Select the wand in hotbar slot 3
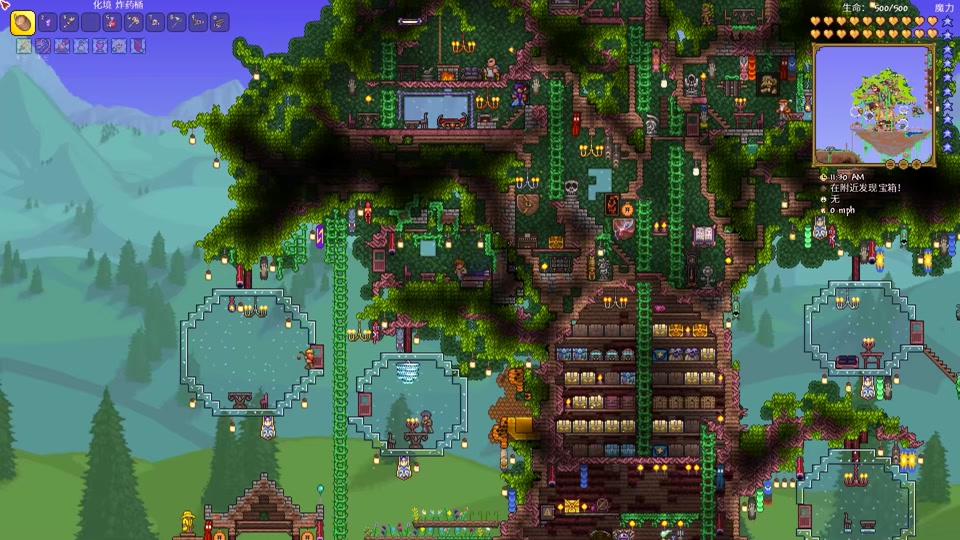 click(72, 22)
